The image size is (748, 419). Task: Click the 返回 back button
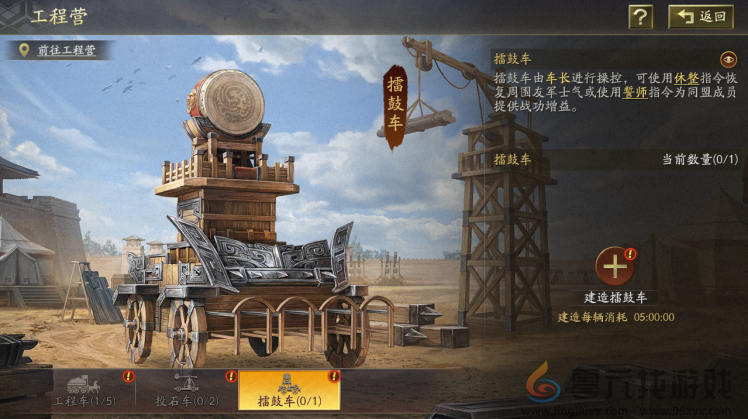point(700,16)
